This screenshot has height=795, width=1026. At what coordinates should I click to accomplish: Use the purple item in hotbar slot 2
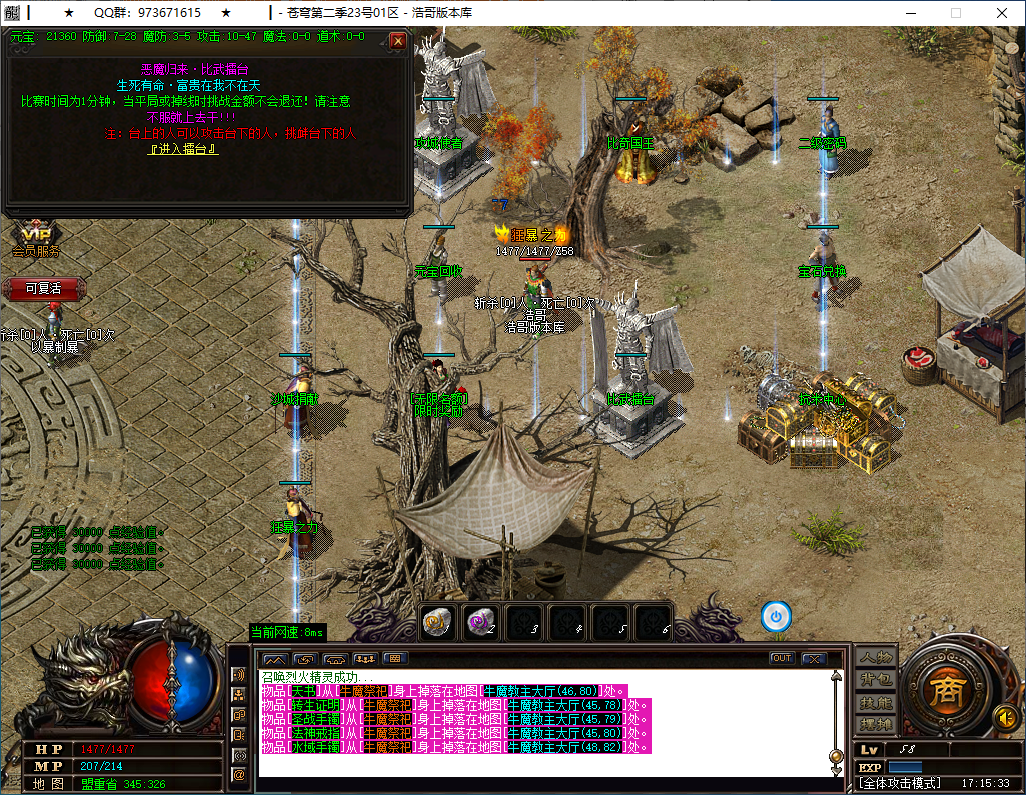479,620
